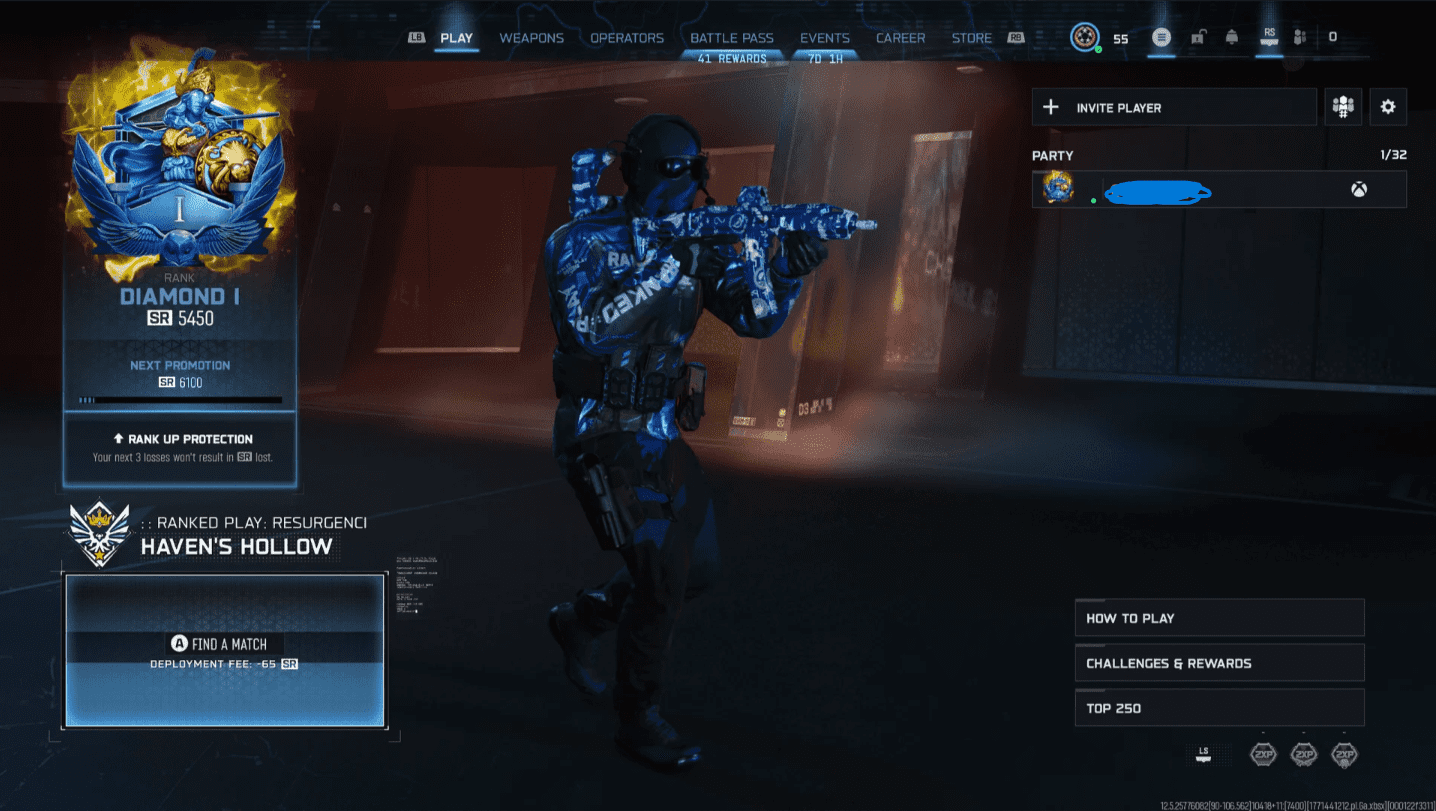Viewport: 1436px width, 811px height.
Task: View Challenges & Rewards
Action: pos(1219,662)
